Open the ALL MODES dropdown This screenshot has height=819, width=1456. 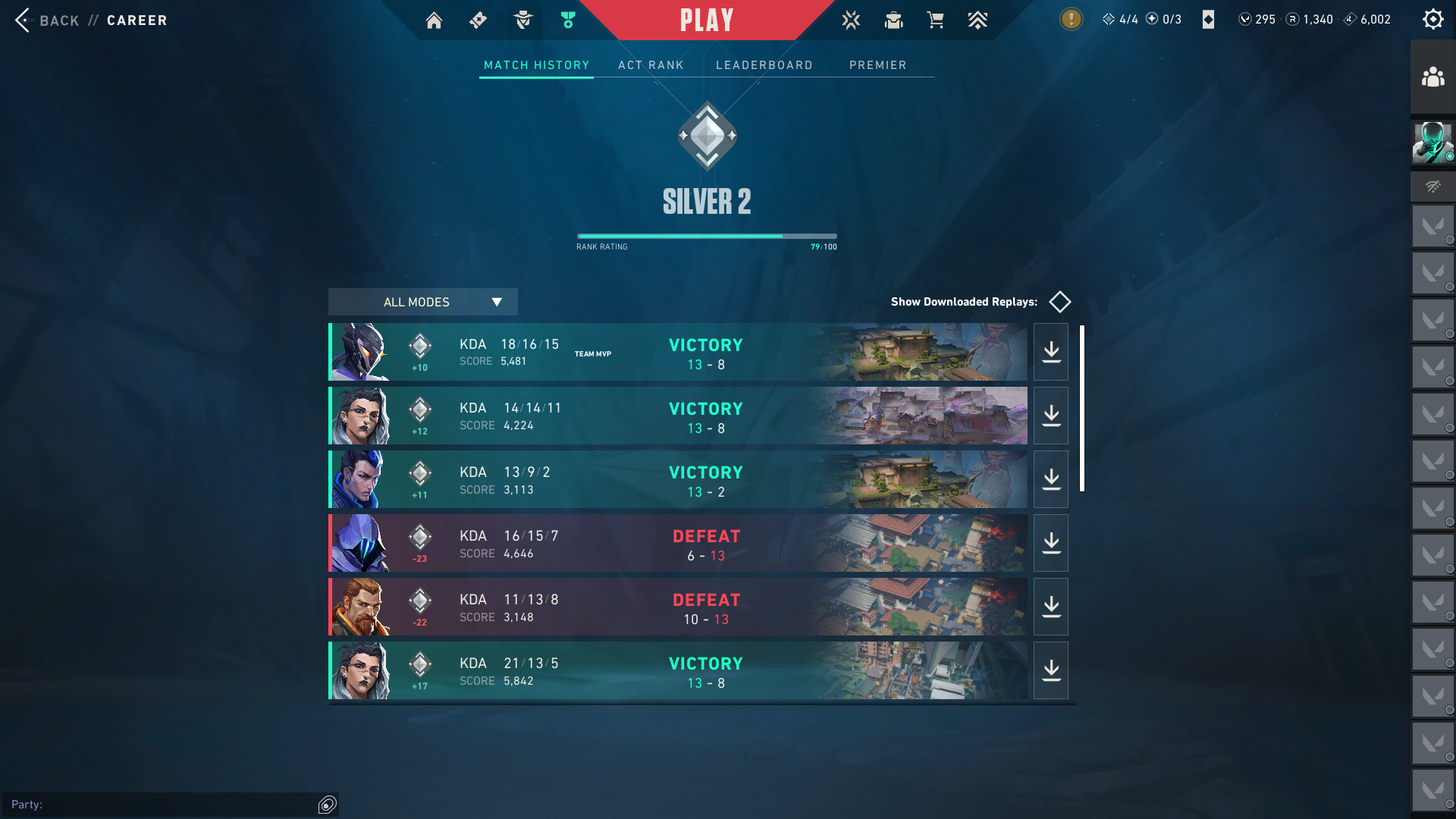422,302
